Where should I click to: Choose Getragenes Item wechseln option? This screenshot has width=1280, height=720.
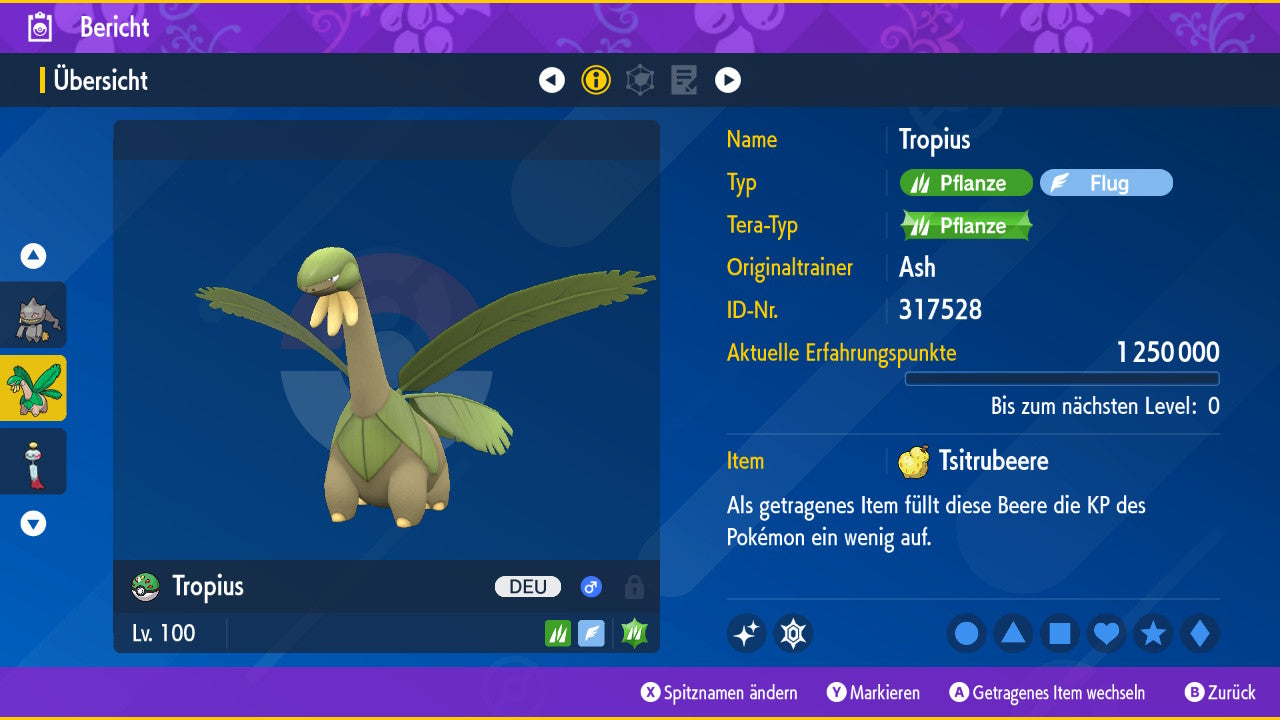(1047, 693)
